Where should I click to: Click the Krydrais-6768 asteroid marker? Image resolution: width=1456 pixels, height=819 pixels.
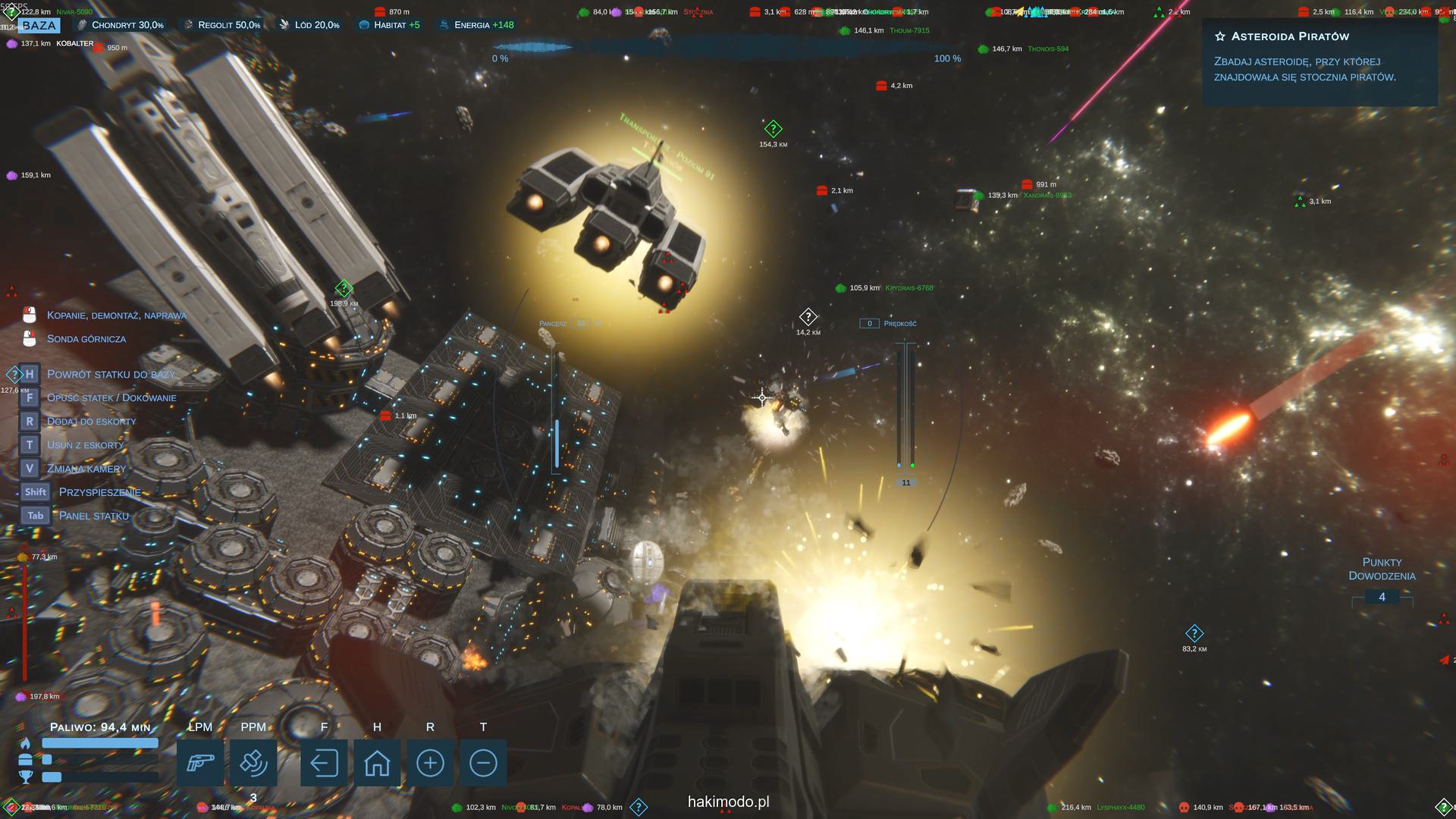click(x=840, y=288)
